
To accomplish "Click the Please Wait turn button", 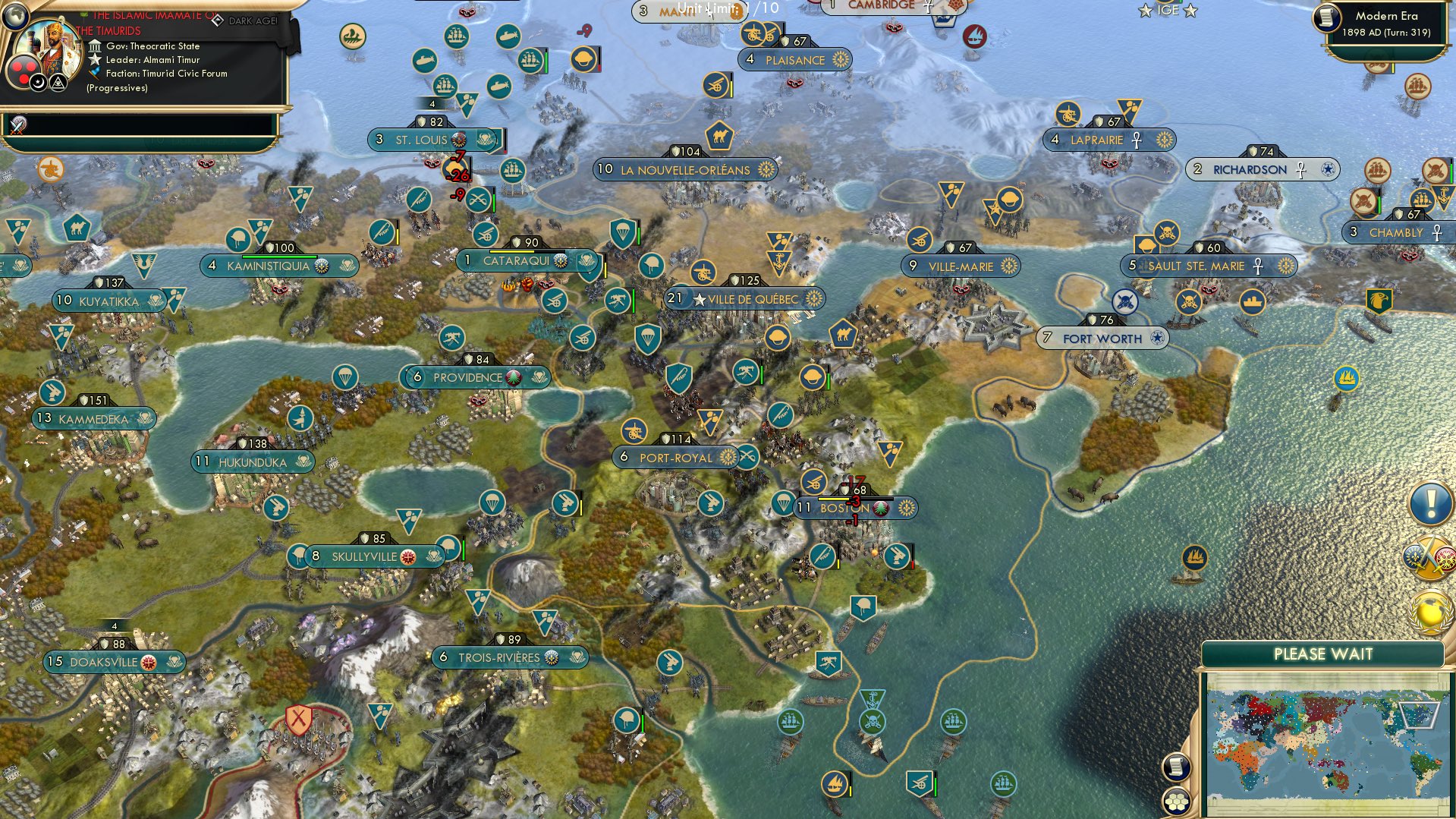I will click(x=1322, y=654).
